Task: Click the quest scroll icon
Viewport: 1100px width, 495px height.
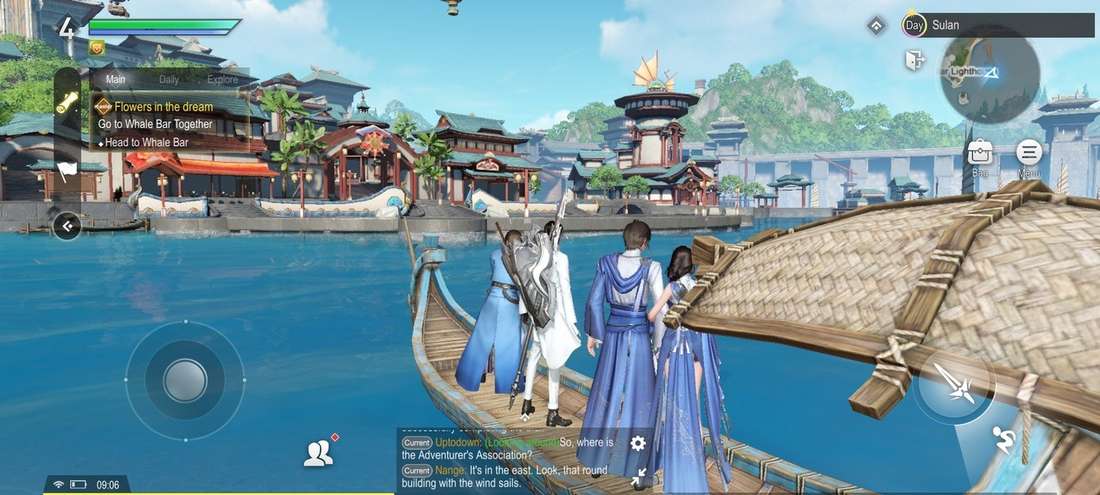Action: pos(67,104)
